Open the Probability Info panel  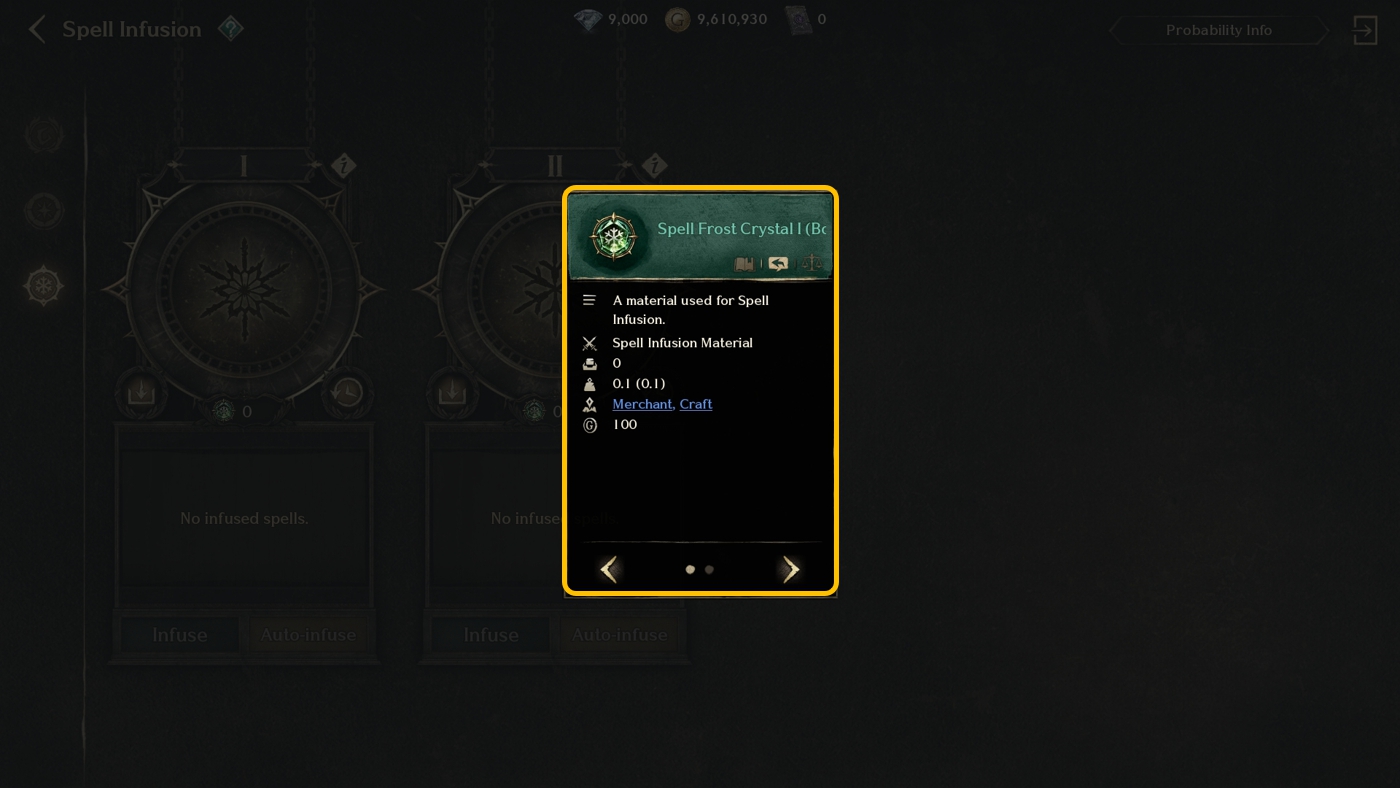[x=1218, y=30]
